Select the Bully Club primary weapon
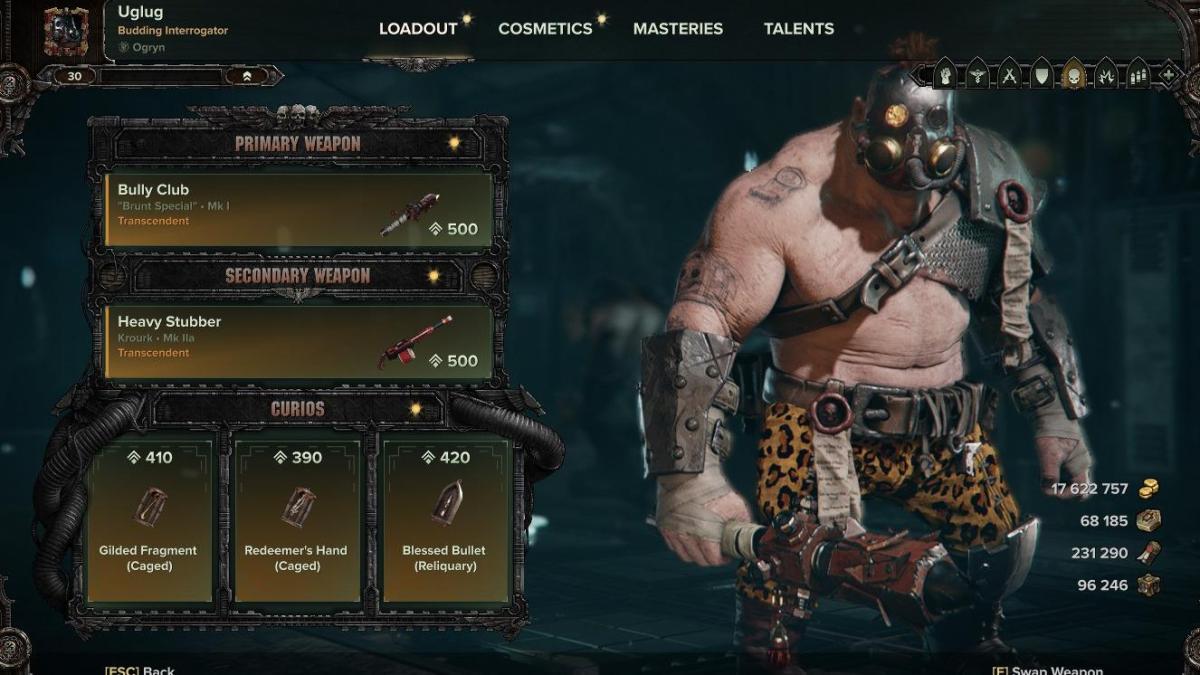The height and width of the screenshot is (675, 1200). (299, 209)
